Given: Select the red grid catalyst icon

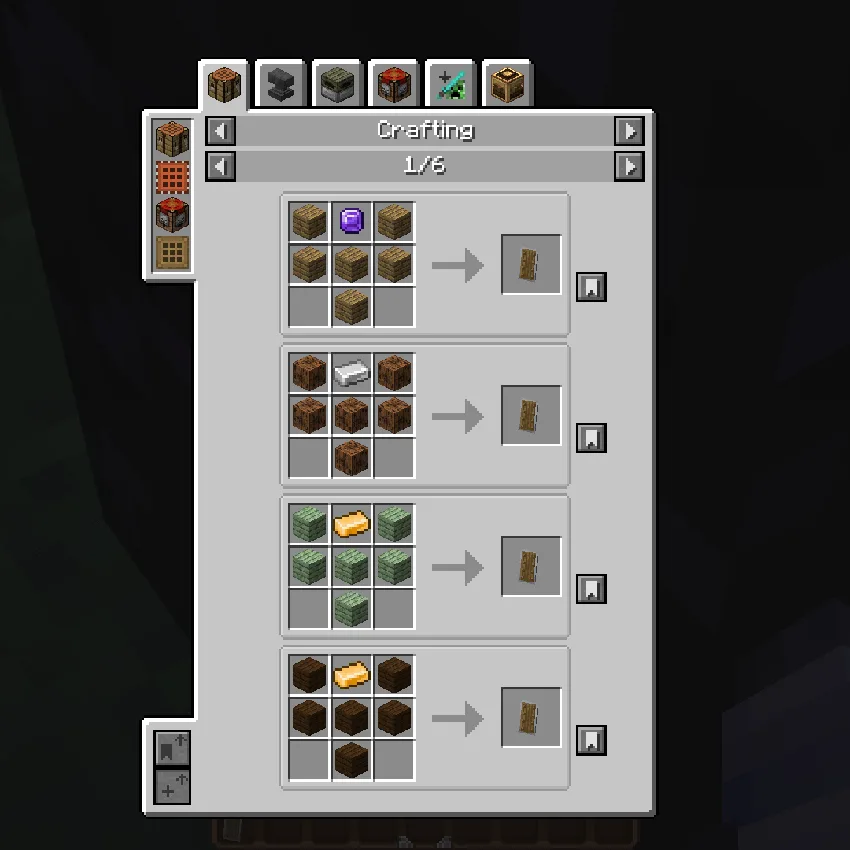Looking at the screenshot, I should 172,178.
